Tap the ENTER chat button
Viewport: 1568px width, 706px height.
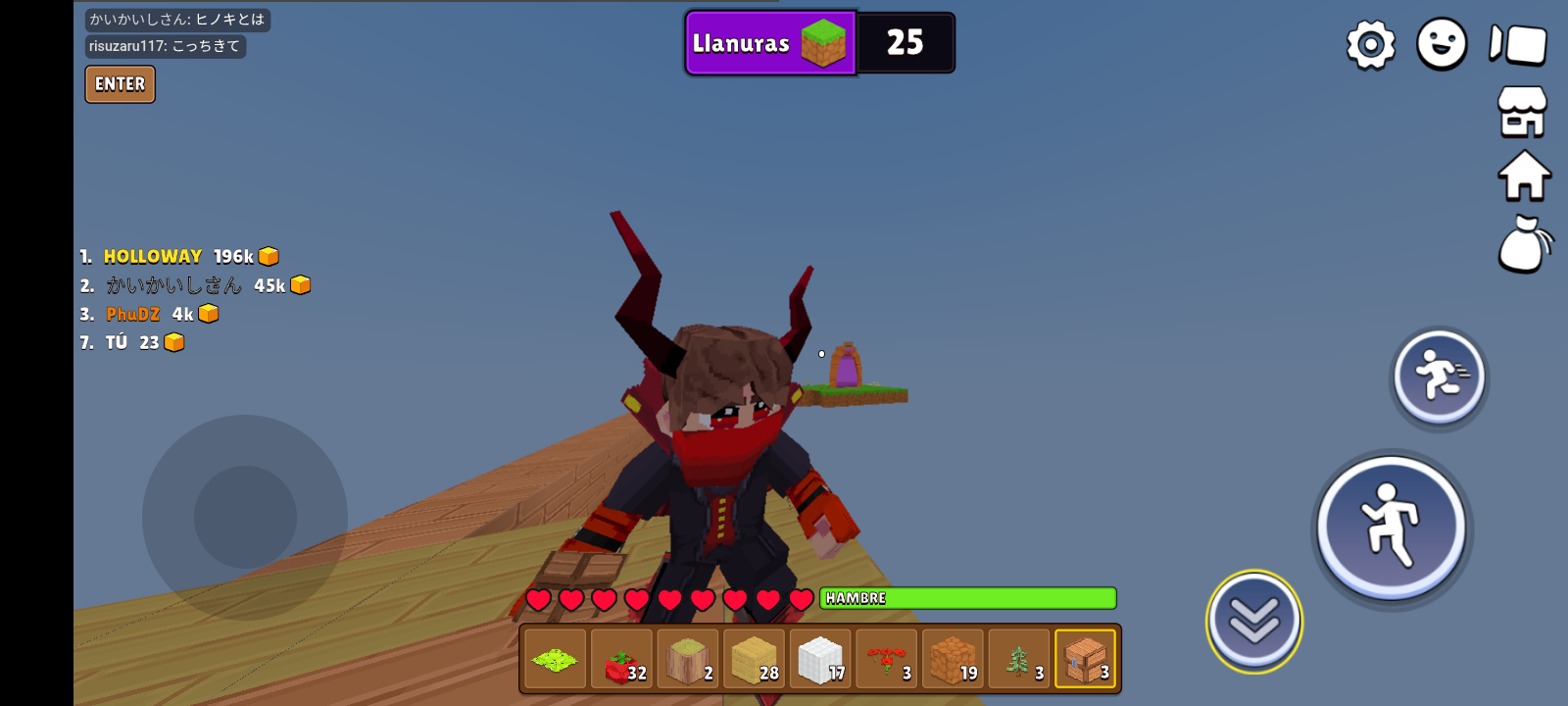120,84
